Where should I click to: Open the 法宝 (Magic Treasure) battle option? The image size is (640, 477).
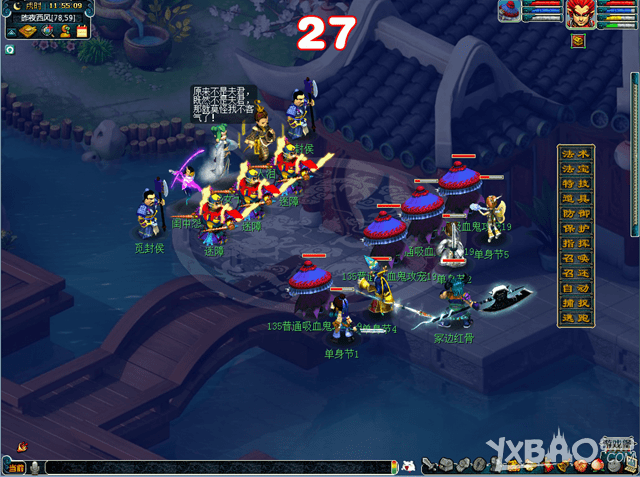pyautogui.click(x=579, y=168)
